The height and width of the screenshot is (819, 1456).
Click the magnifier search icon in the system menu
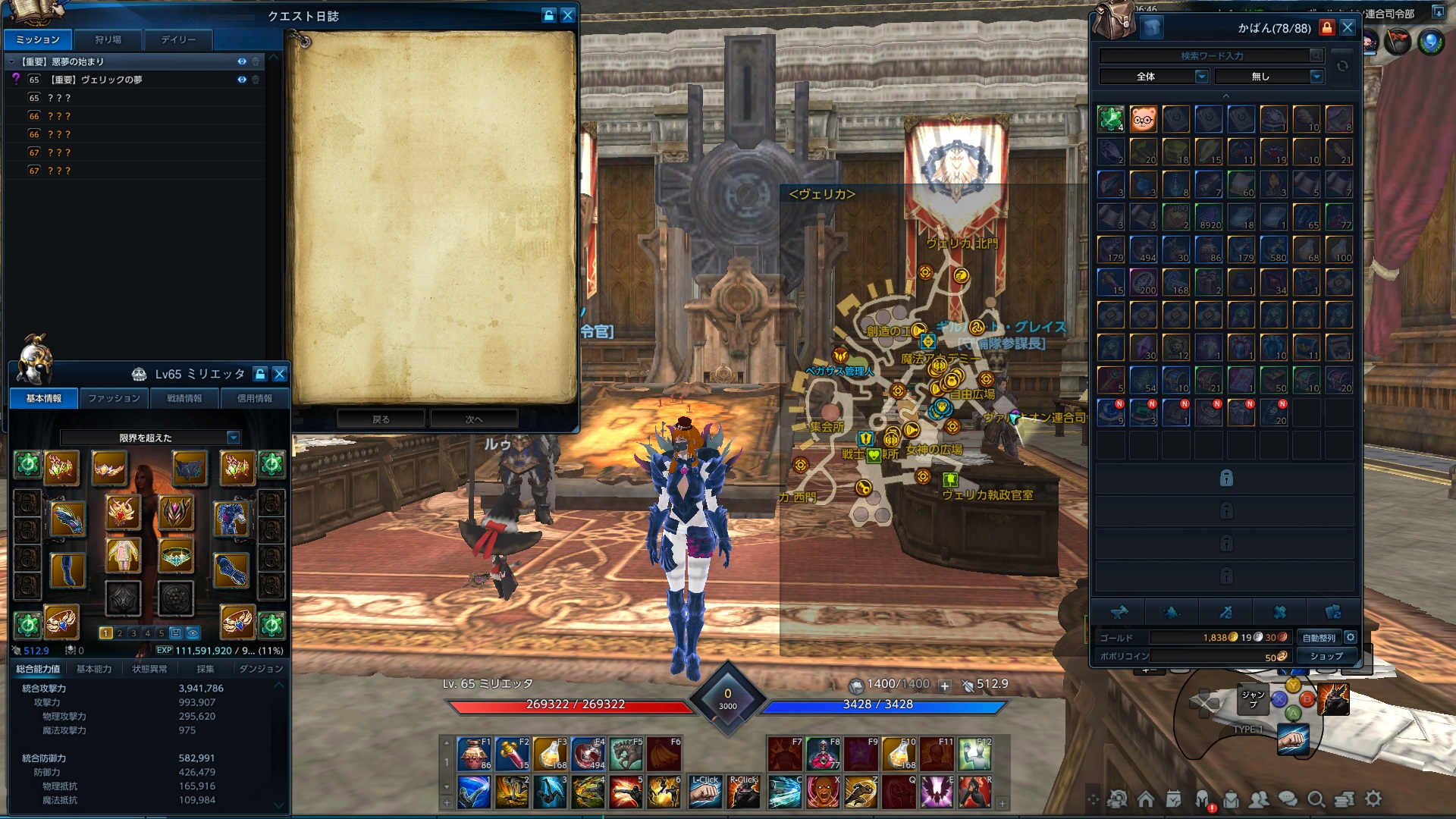click(x=1316, y=798)
